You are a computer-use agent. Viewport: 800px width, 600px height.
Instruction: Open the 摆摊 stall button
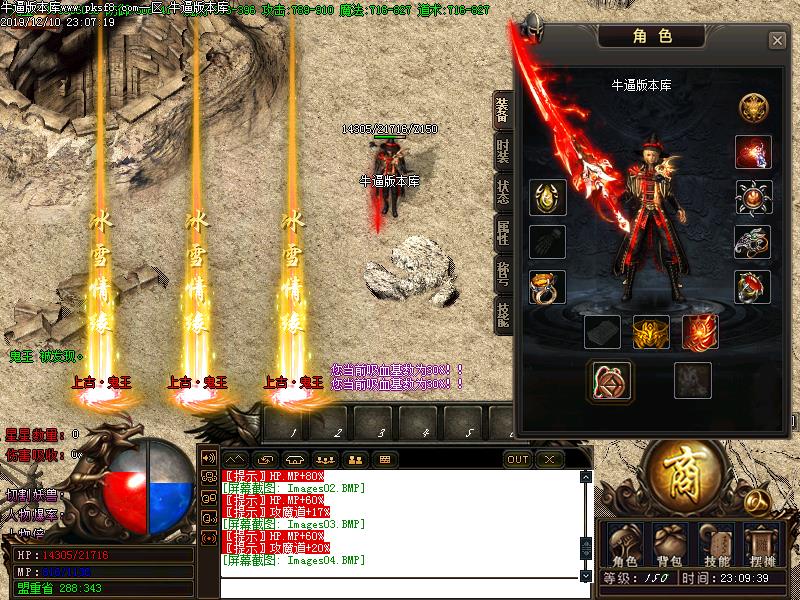click(762, 547)
